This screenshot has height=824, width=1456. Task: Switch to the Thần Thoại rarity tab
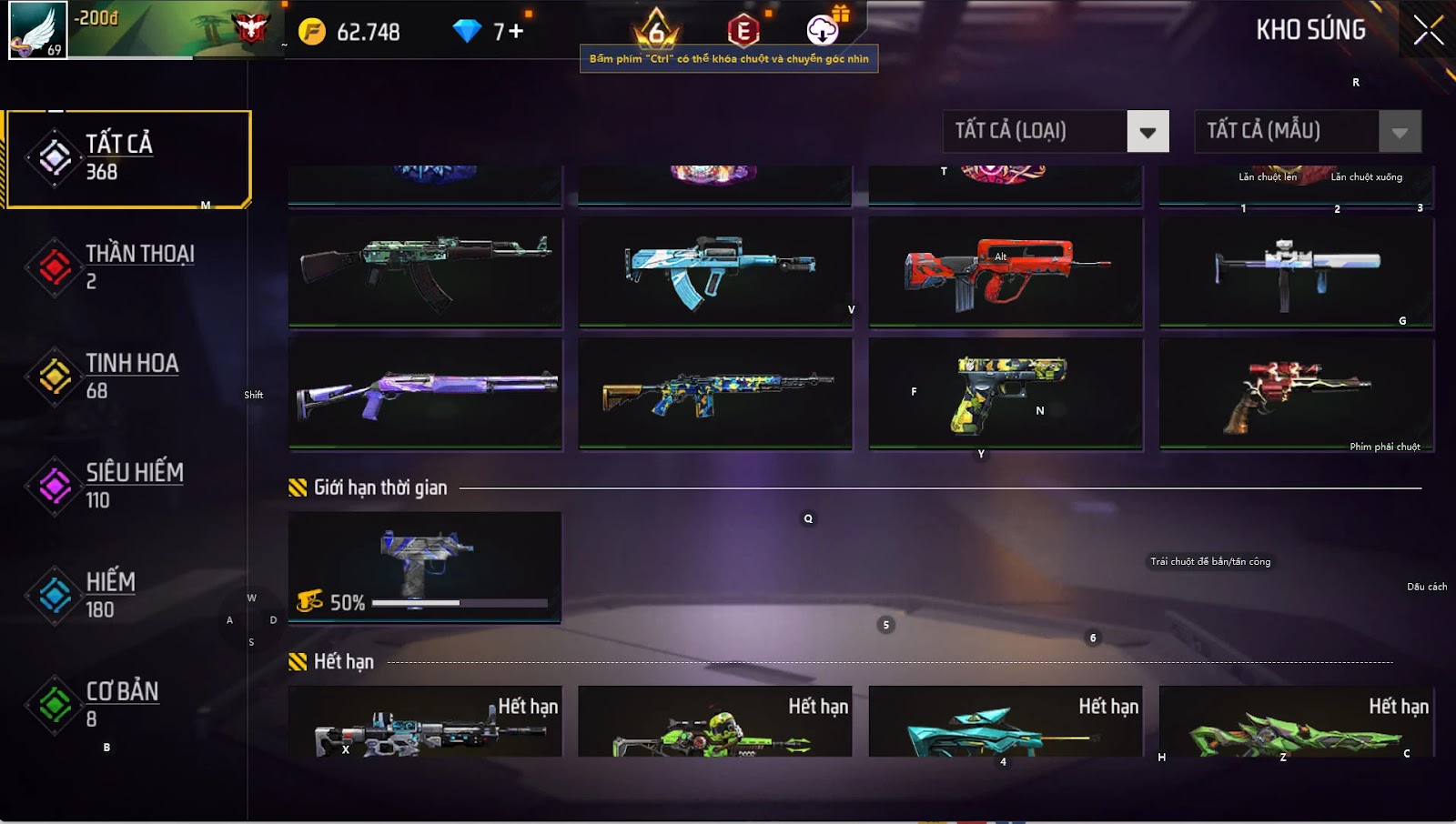(127, 267)
